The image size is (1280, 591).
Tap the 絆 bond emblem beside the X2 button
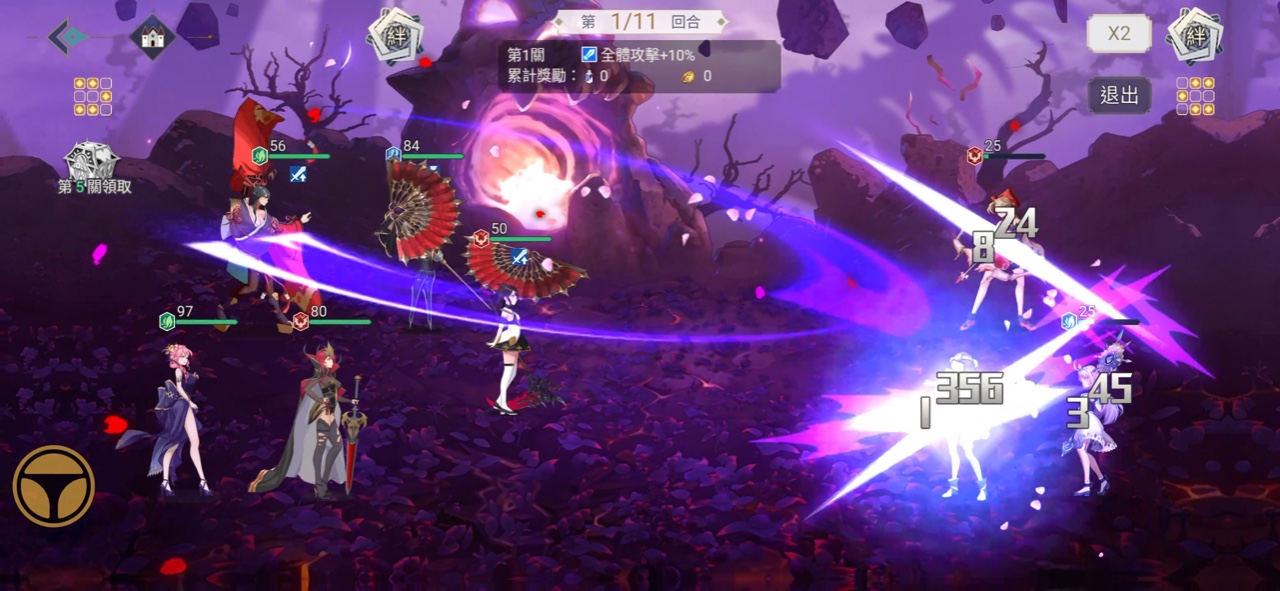pos(1196,37)
